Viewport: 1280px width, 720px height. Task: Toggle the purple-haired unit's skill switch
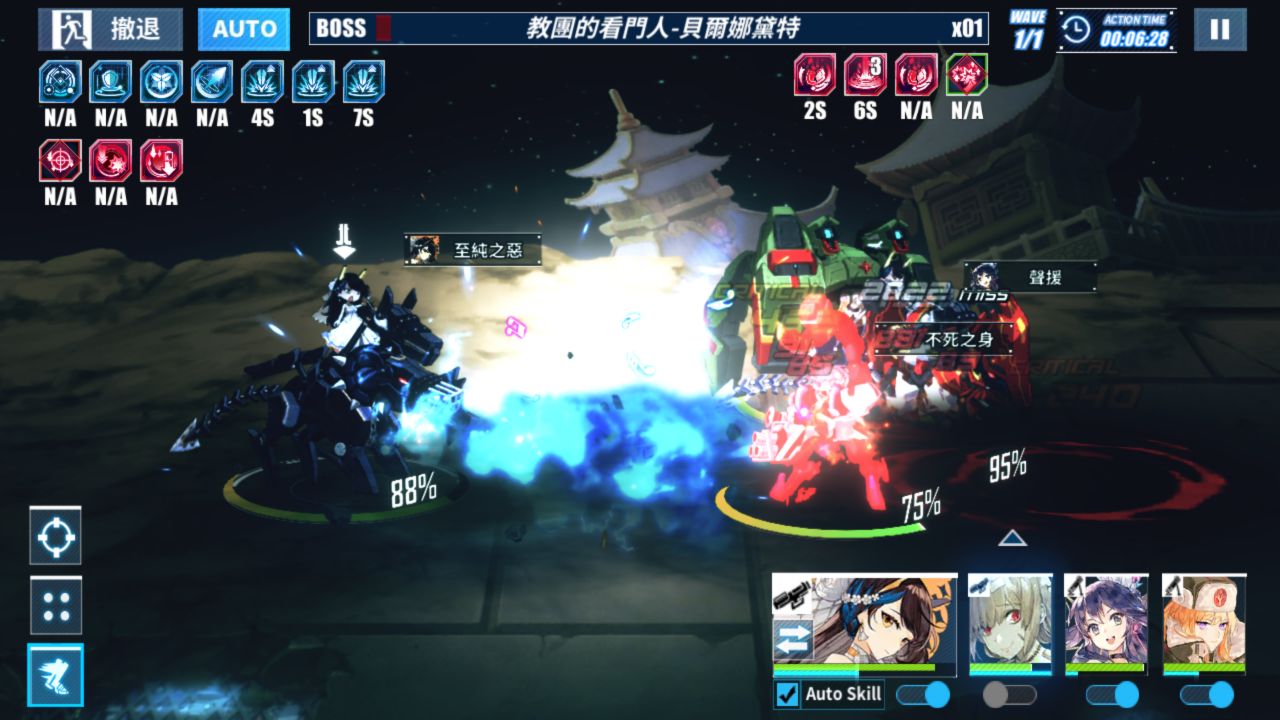pos(1112,694)
